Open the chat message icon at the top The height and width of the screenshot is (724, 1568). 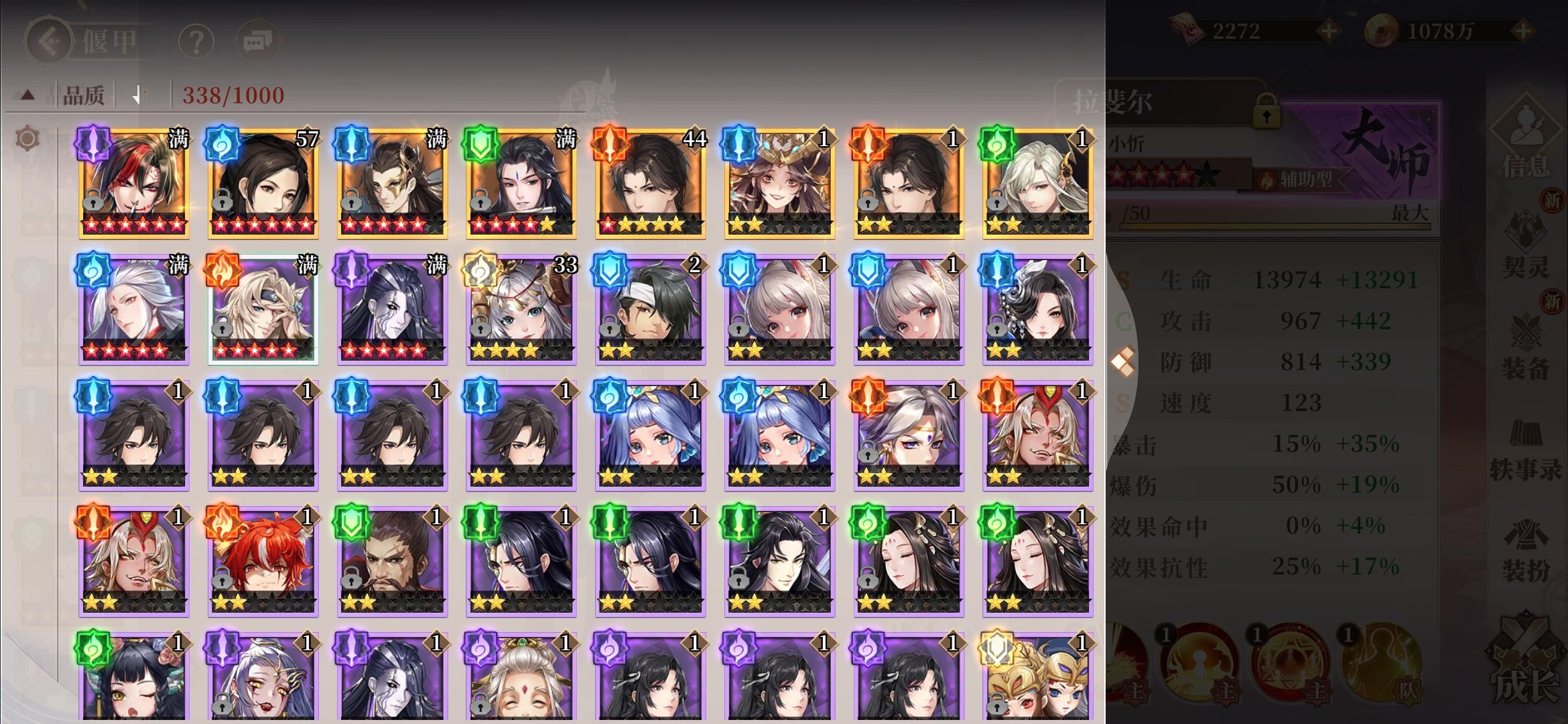pos(257,40)
